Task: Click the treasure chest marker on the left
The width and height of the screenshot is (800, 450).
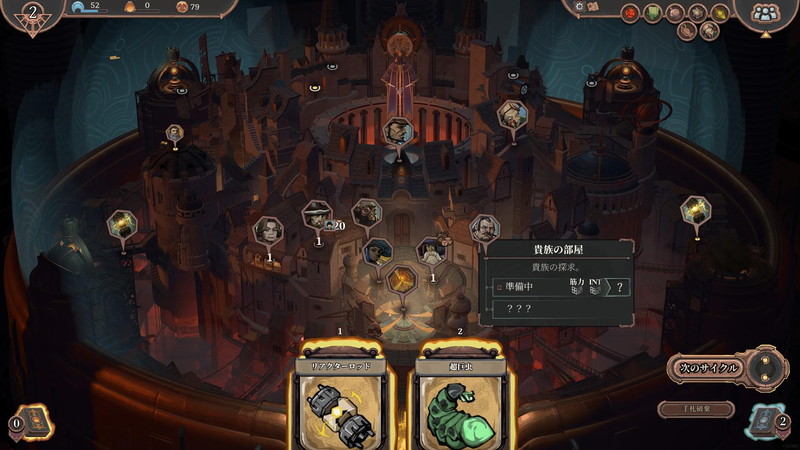Action: point(121,224)
